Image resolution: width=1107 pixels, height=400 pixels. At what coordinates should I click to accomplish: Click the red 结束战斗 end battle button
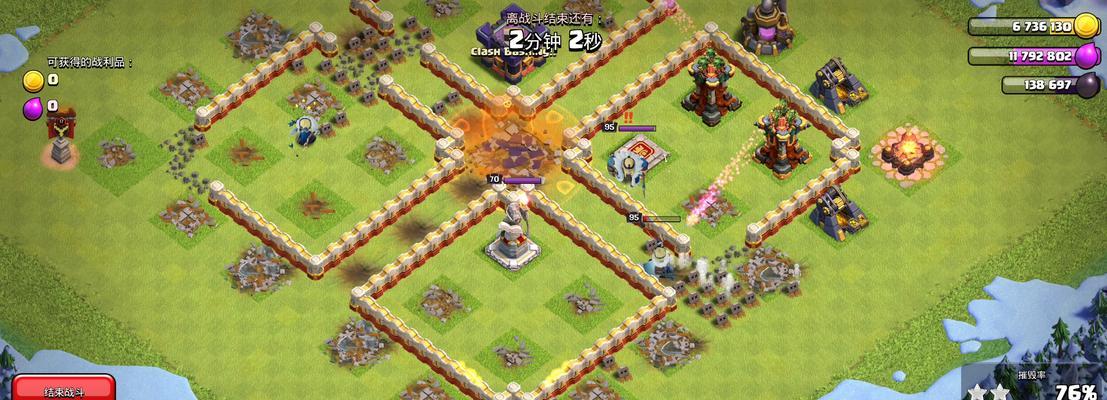pyautogui.click(x=64, y=390)
